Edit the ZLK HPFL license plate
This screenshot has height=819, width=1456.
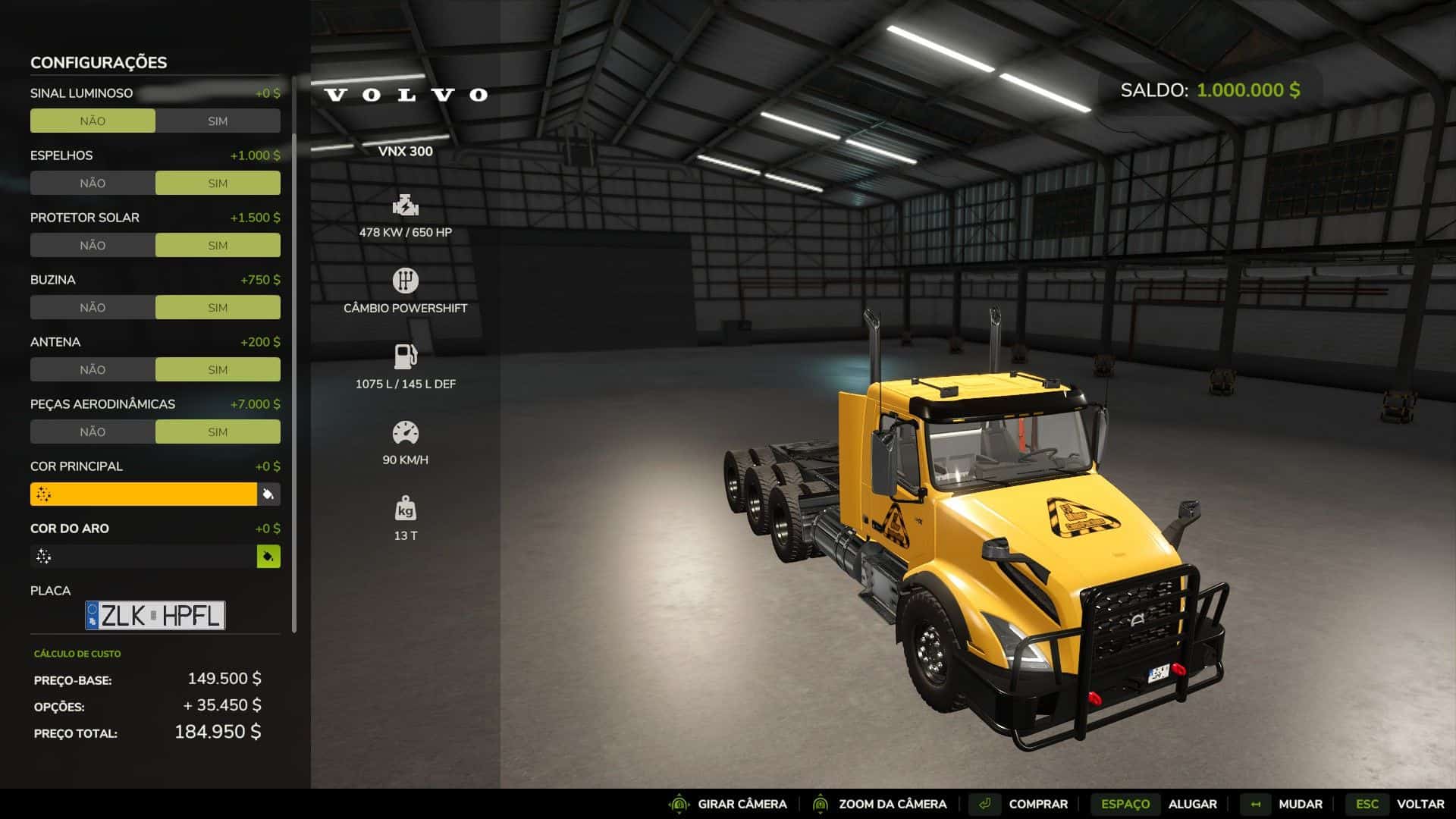pos(155,616)
